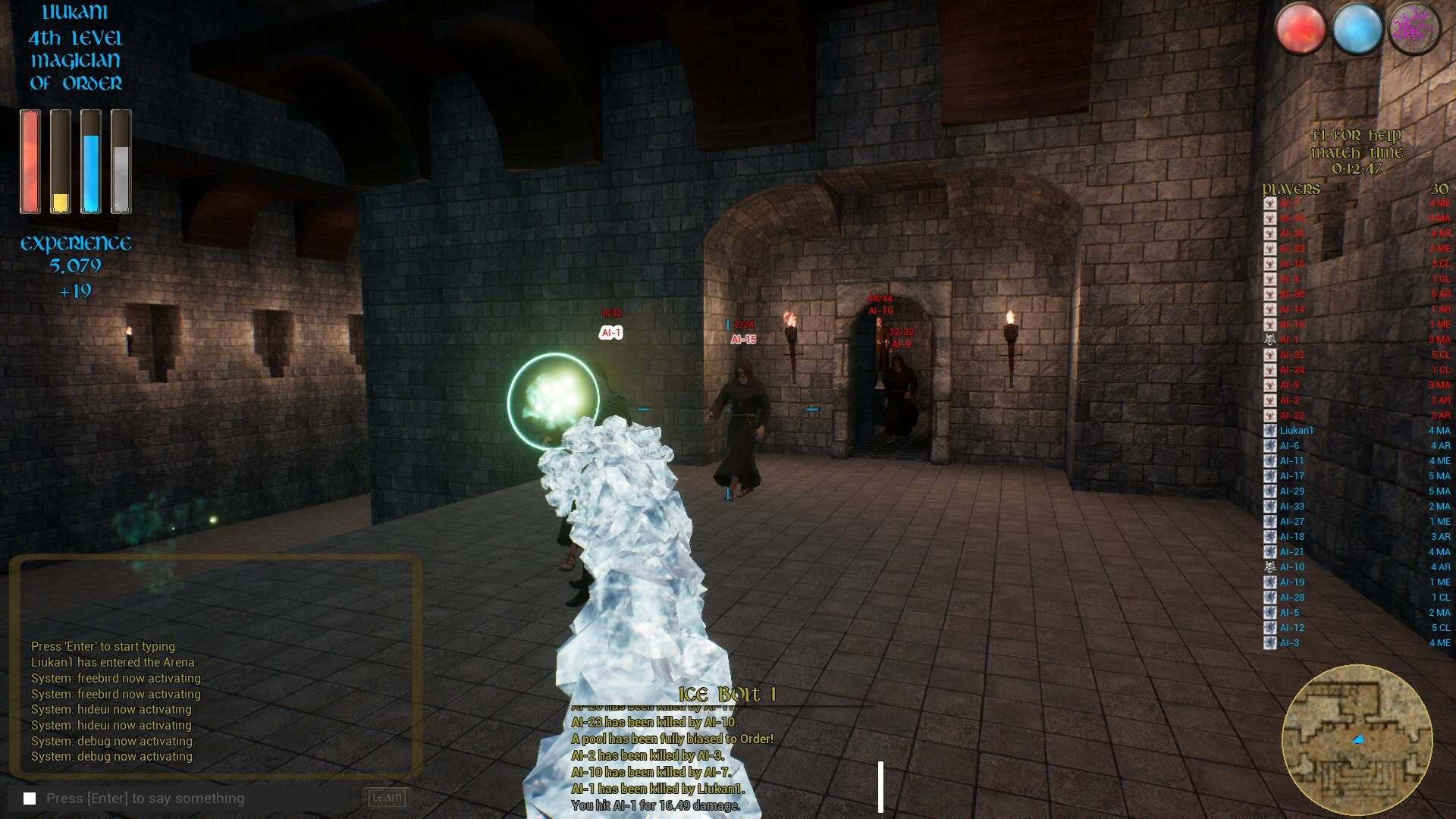Click the skull icon beside AI-10
1456x819 pixels.
(1269, 566)
